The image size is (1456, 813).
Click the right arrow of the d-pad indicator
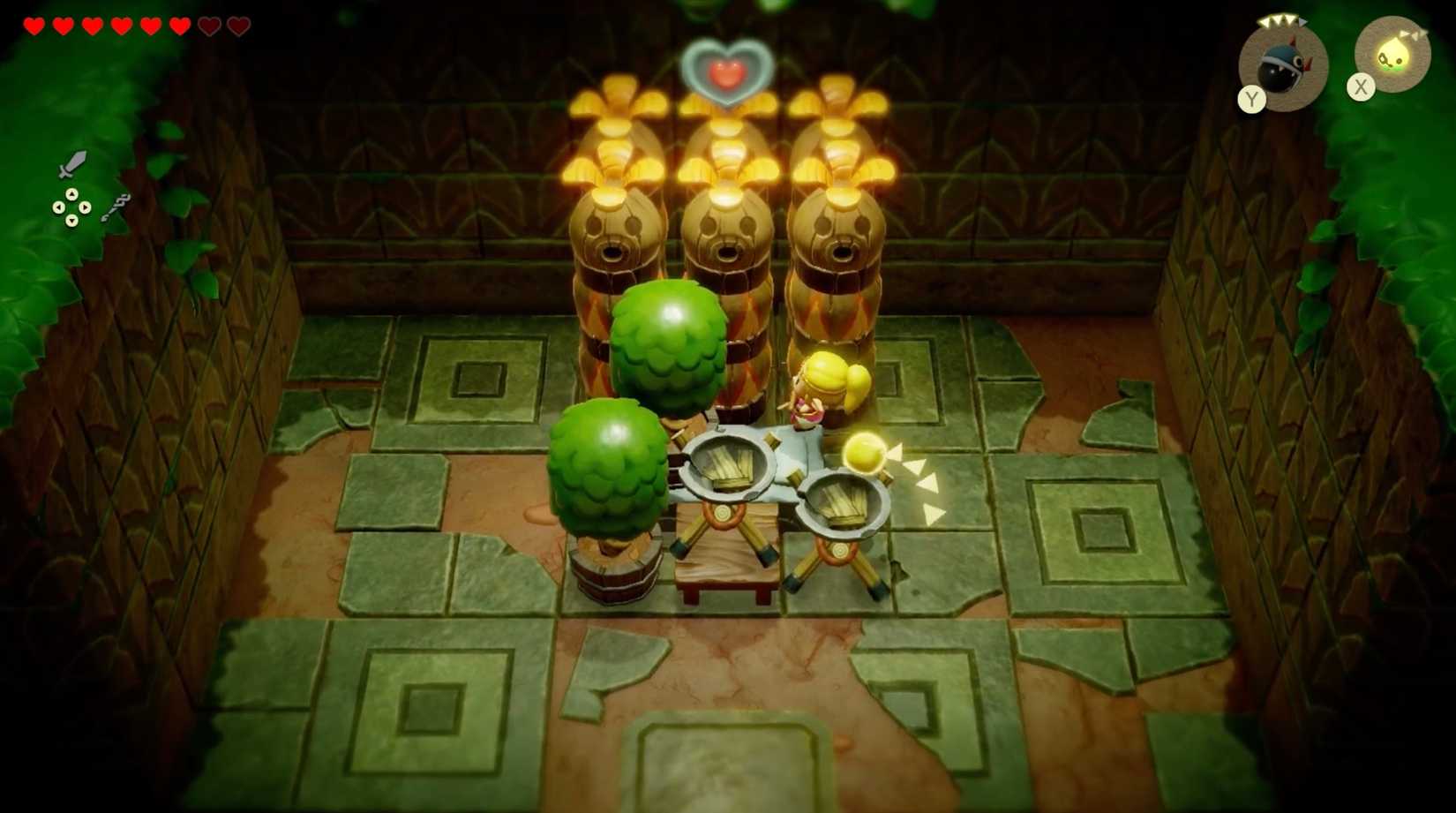tap(85, 207)
